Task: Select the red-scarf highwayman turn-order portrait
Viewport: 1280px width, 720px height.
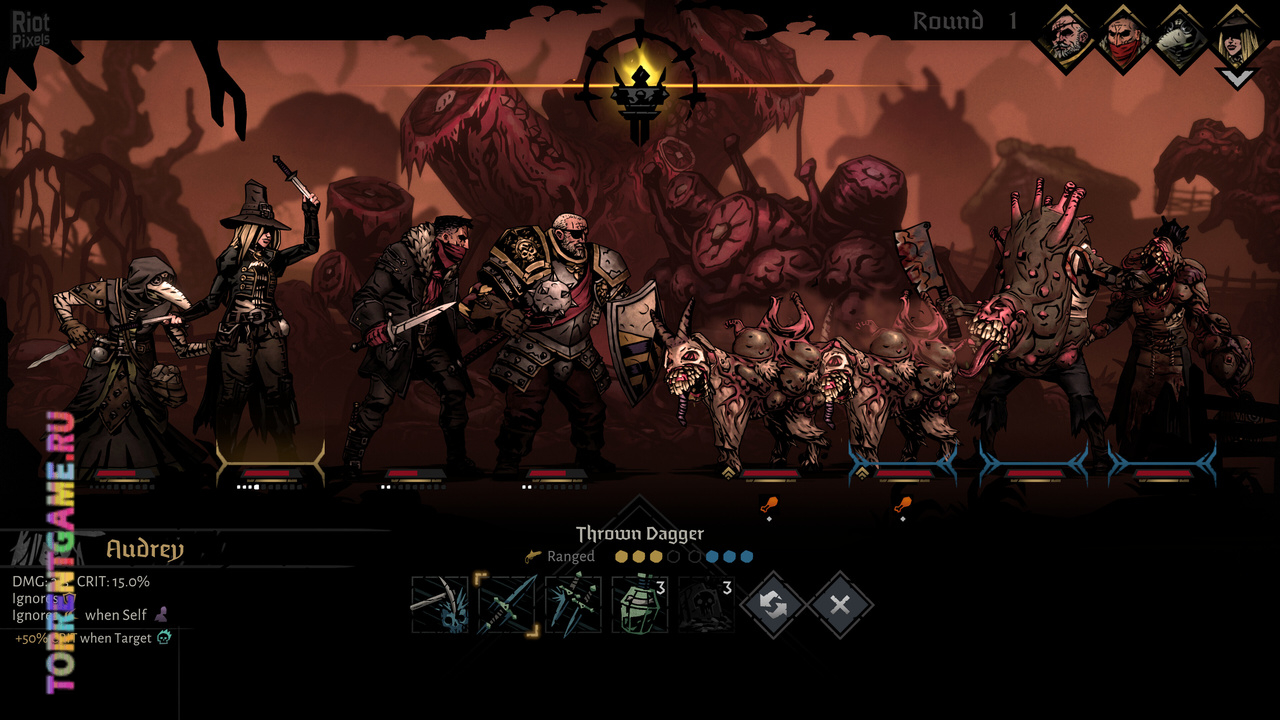Action: tap(1123, 38)
